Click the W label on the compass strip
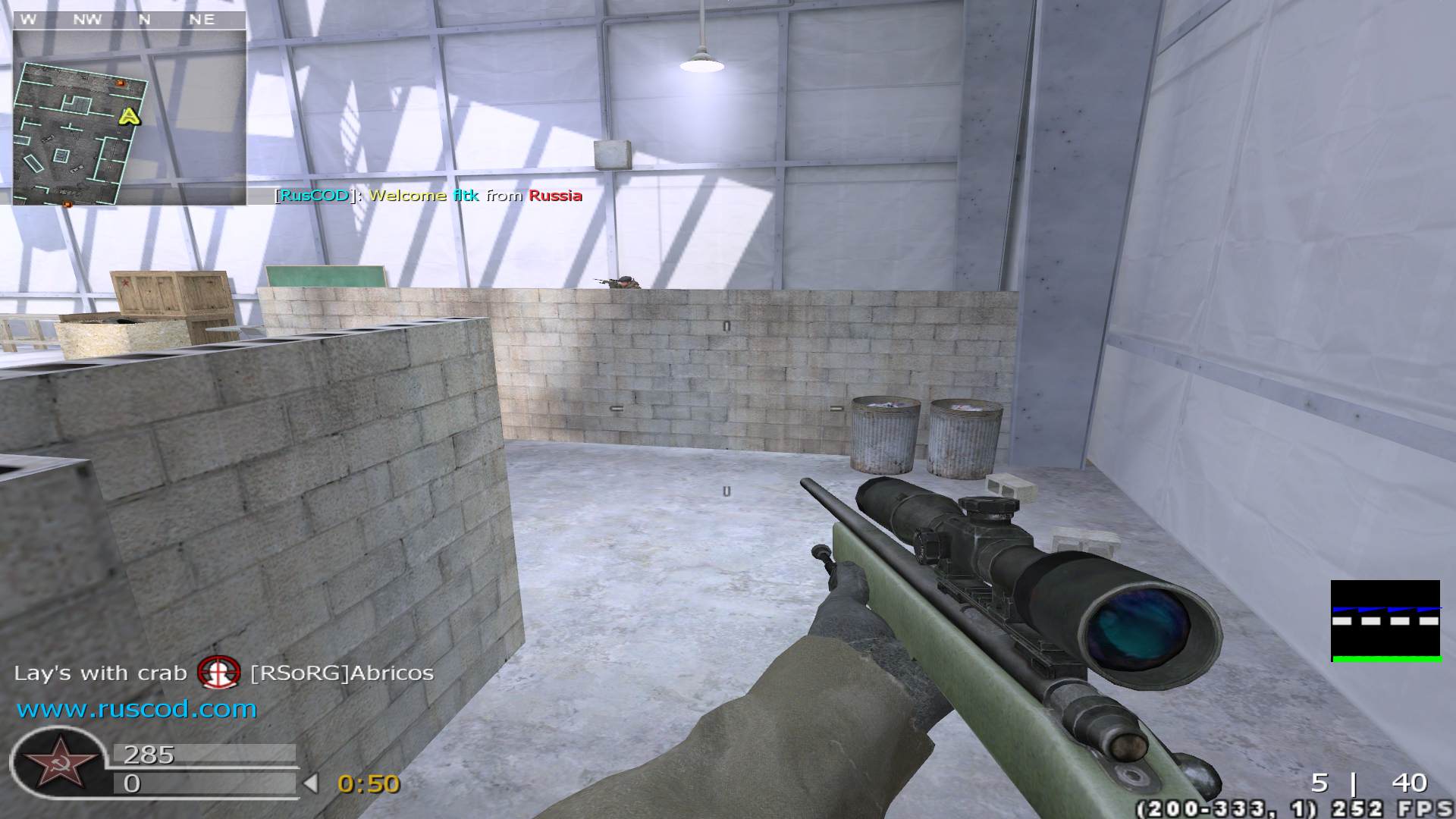Screen dimensions: 1456x819 point(29,19)
